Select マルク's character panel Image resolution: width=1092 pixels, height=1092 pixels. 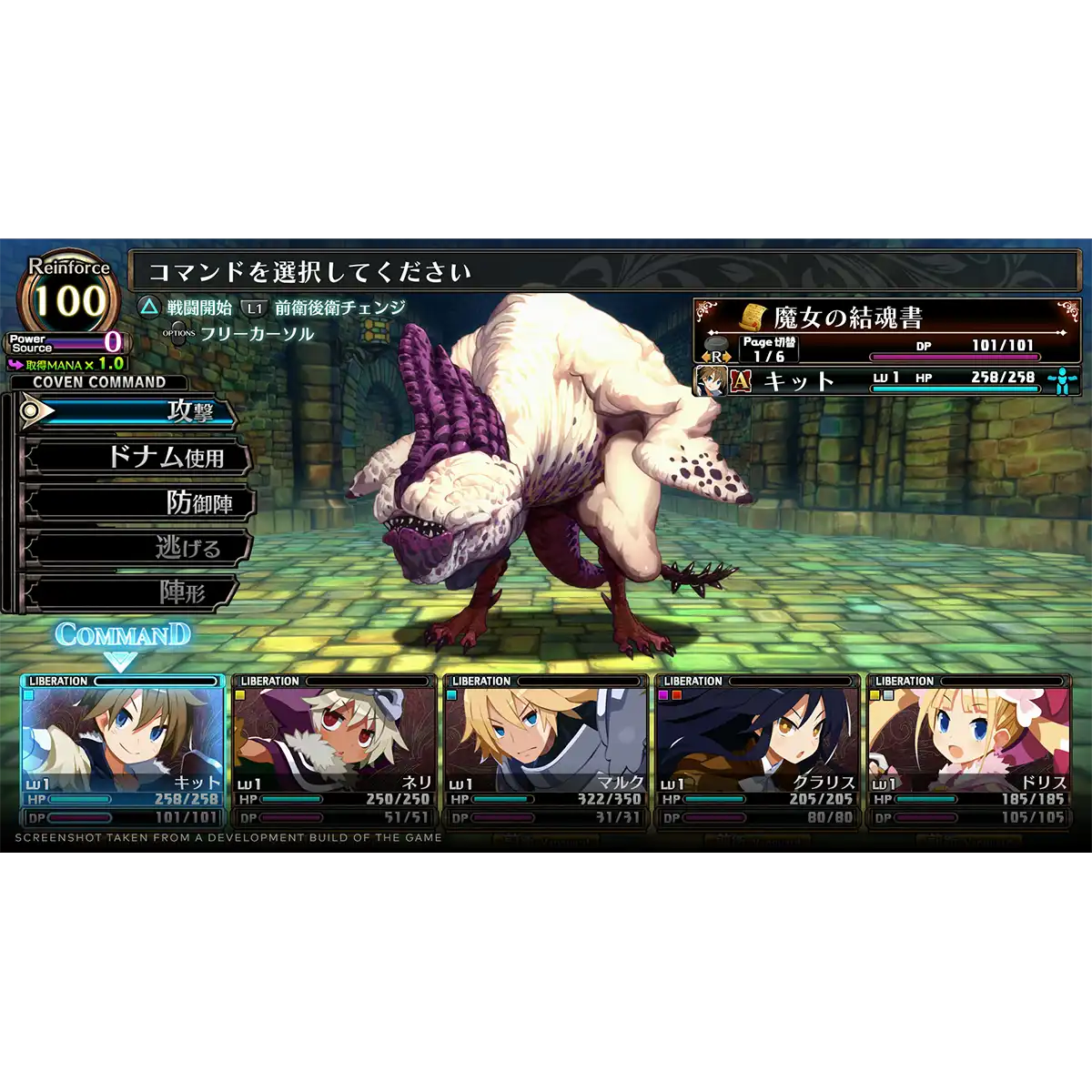click(x=546, y=750)
